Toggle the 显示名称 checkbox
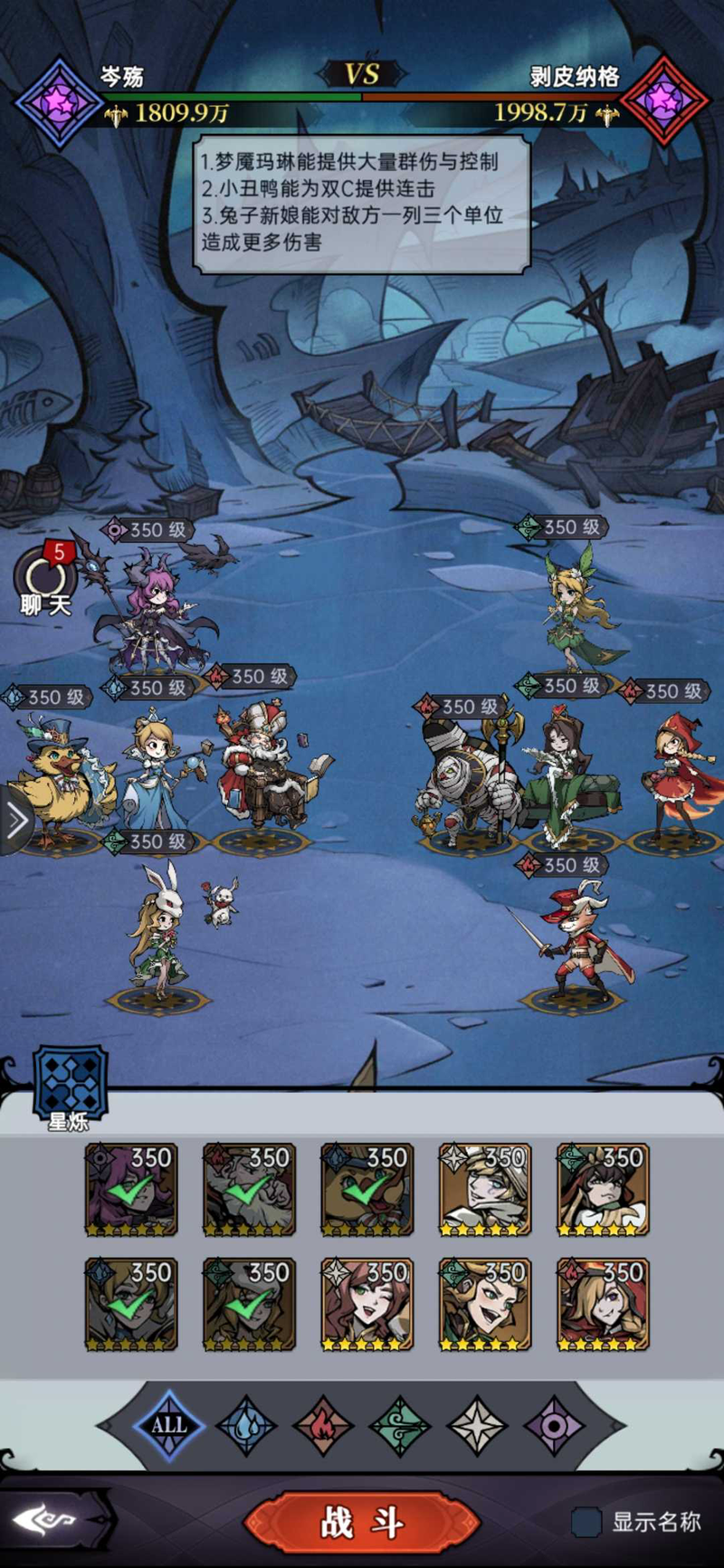Screen dimensions: 724x1568 coord(586,1522)
